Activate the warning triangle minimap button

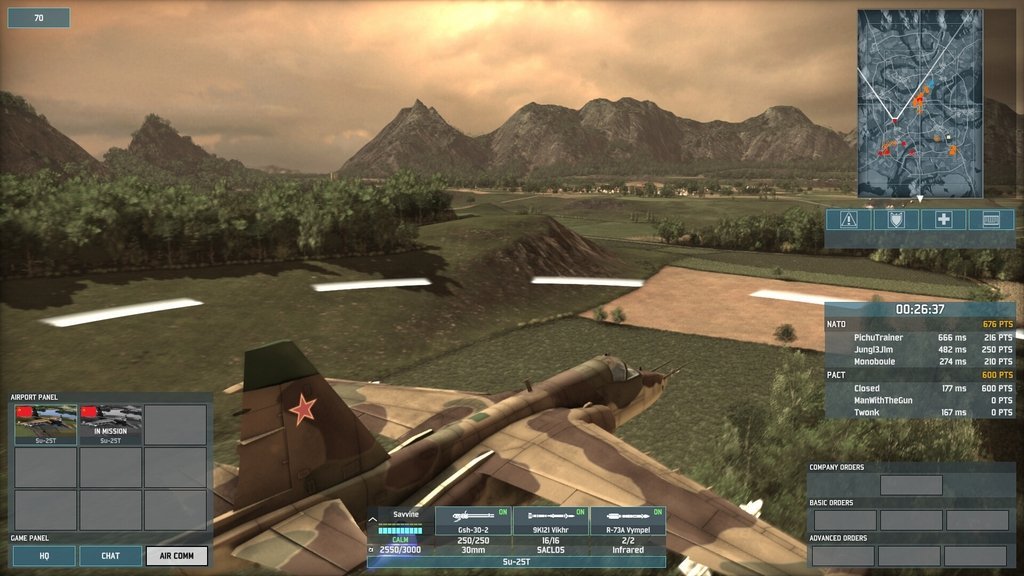(848, 220)
